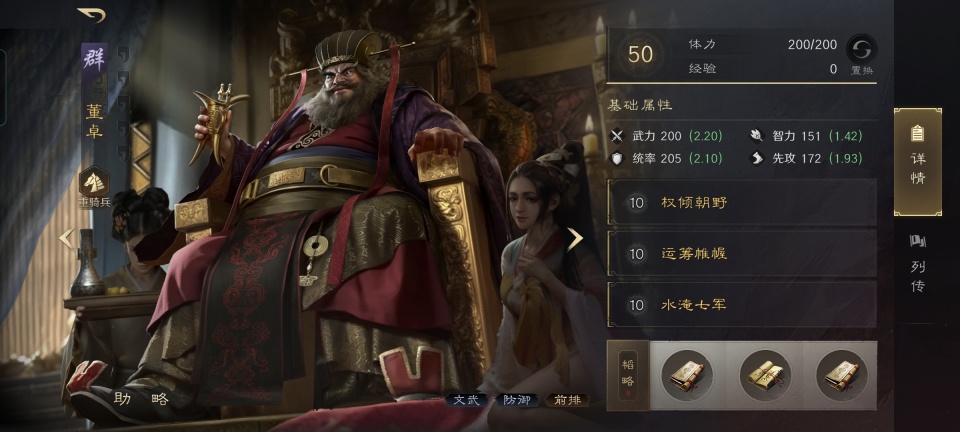960x432 pixels.
Task: Open the 助略 assist strategy button
Action: [x=140, y=399]
